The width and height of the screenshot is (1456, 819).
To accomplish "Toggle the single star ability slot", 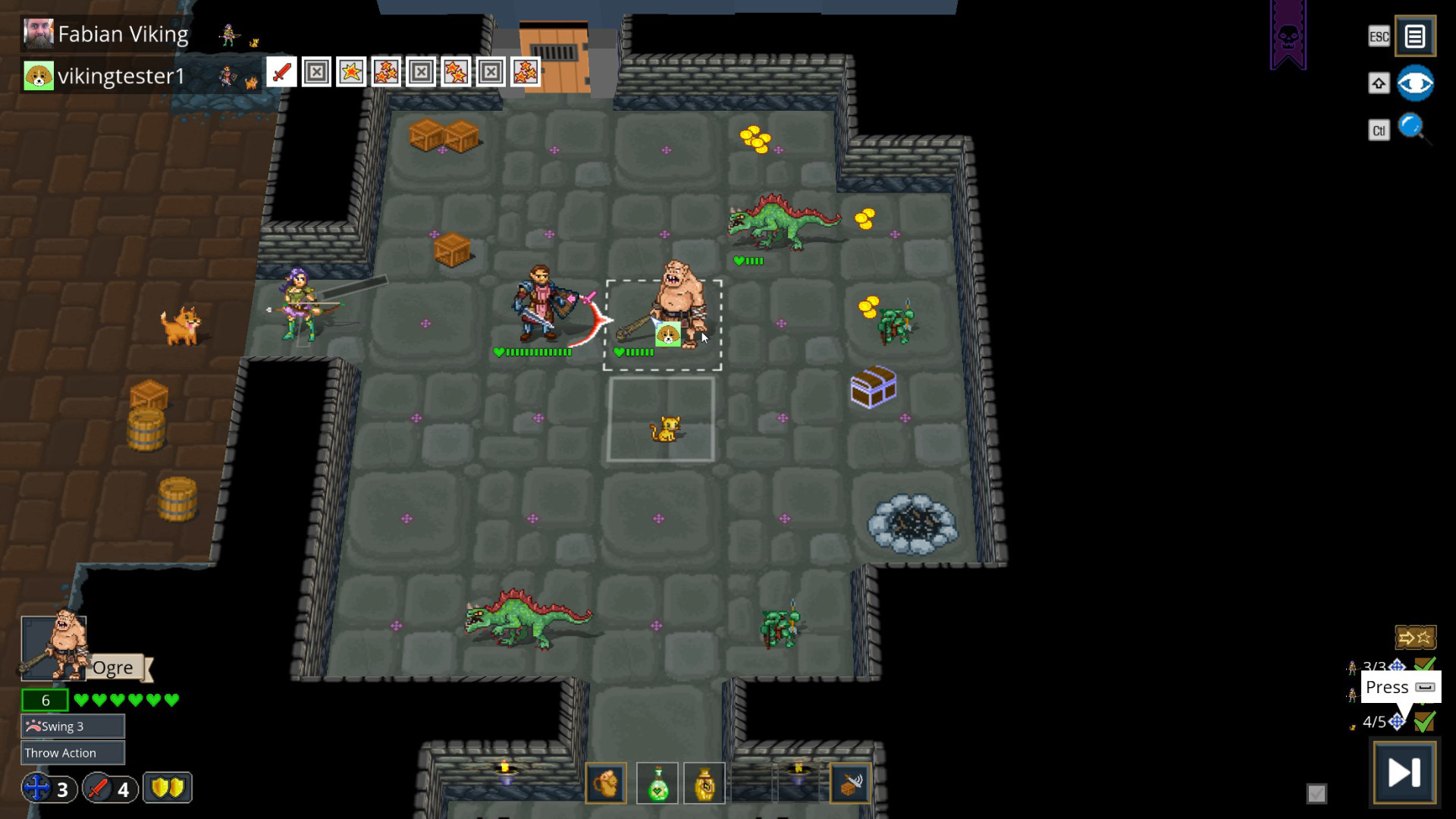I will coord(351,73).
